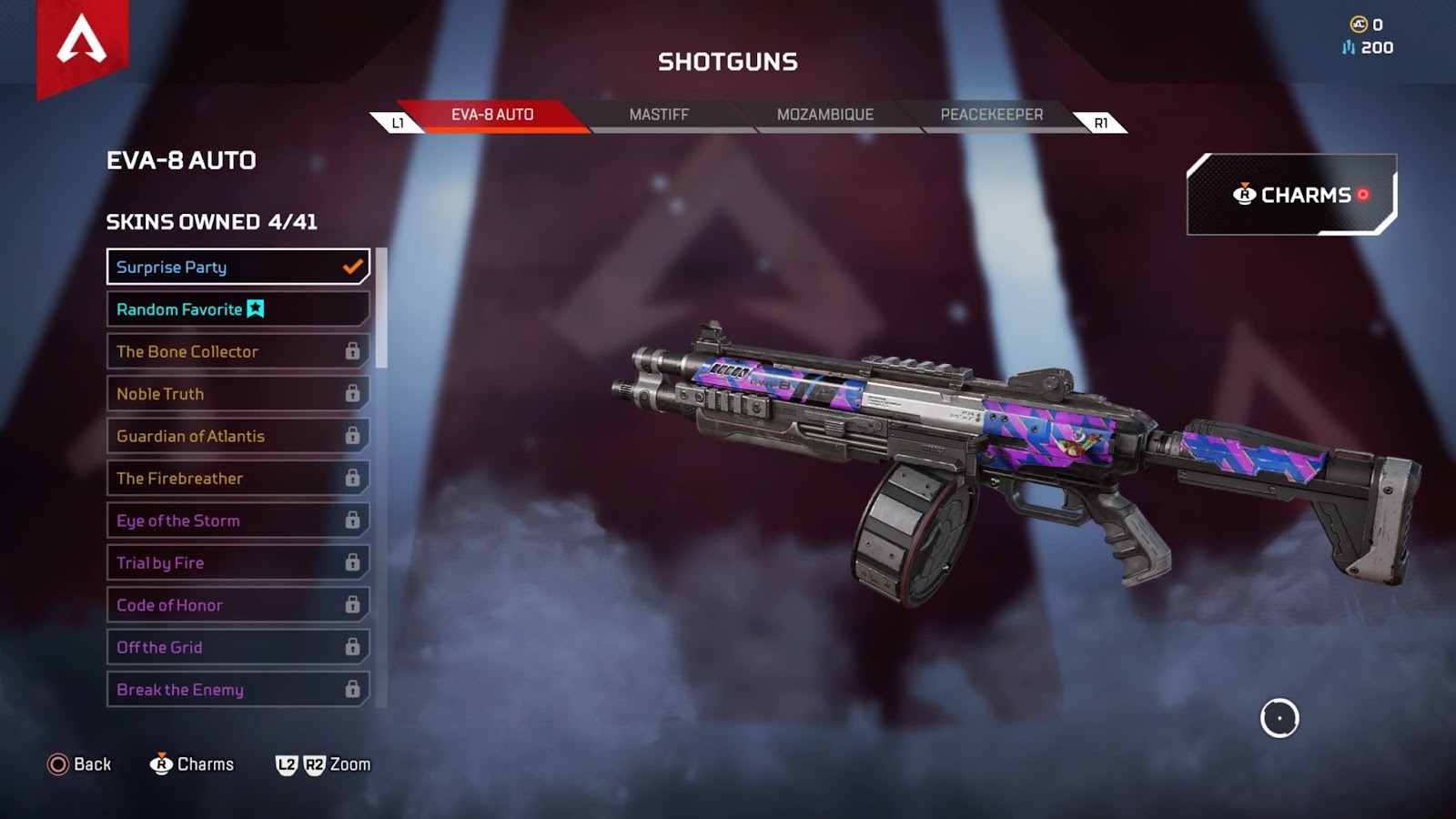The image size is (1456, 819).
Task: Preview The Bone Collector skin
Action: click(x=238, y=351)
